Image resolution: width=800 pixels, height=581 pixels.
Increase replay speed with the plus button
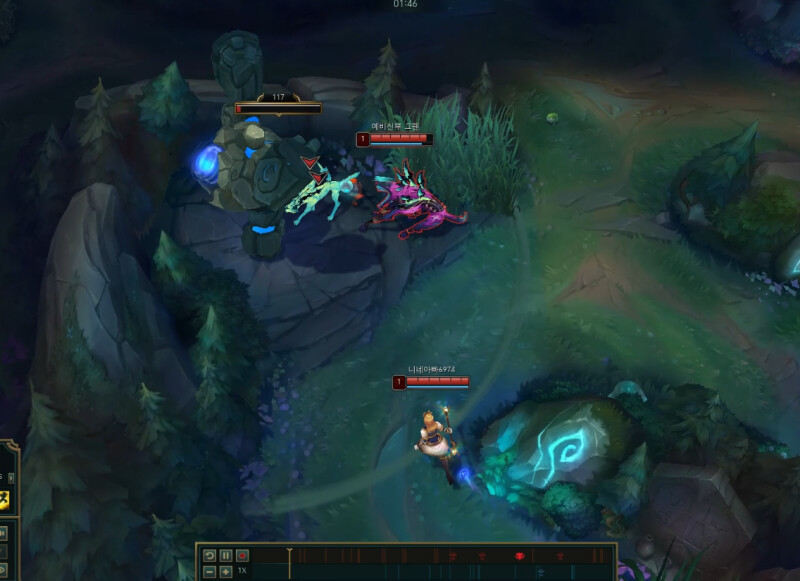pyautogui.click(x=226, y=571)
